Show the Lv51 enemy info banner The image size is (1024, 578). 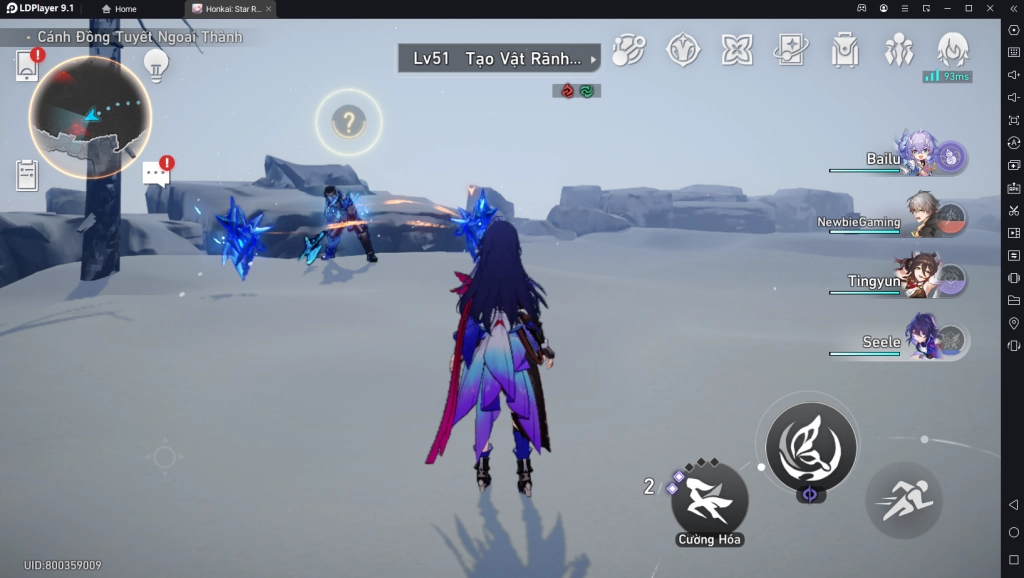(499, 59)
